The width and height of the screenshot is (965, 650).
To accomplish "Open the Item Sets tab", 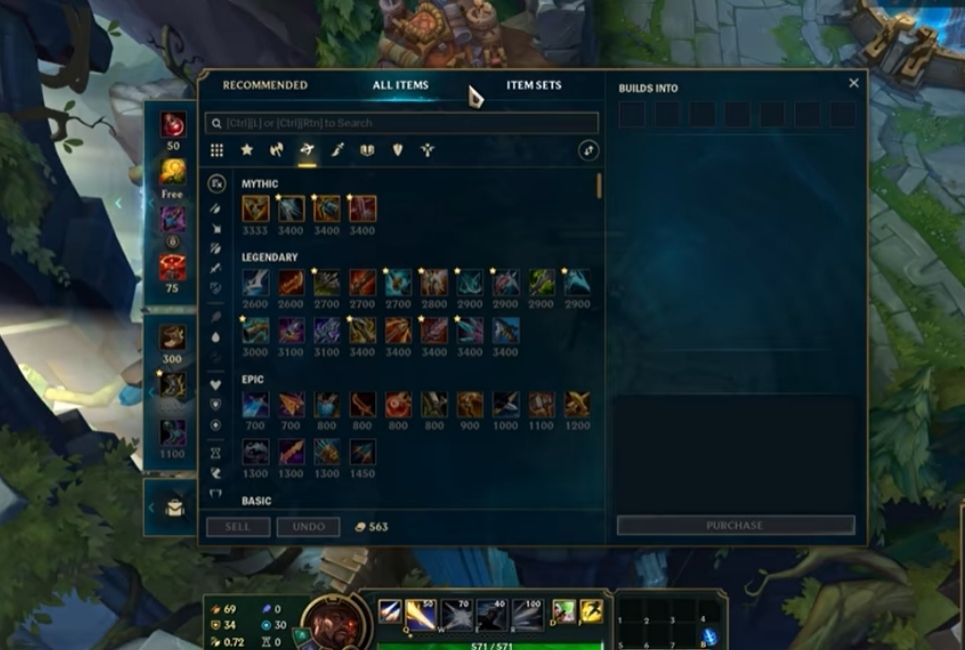I will tap(534, 85).
